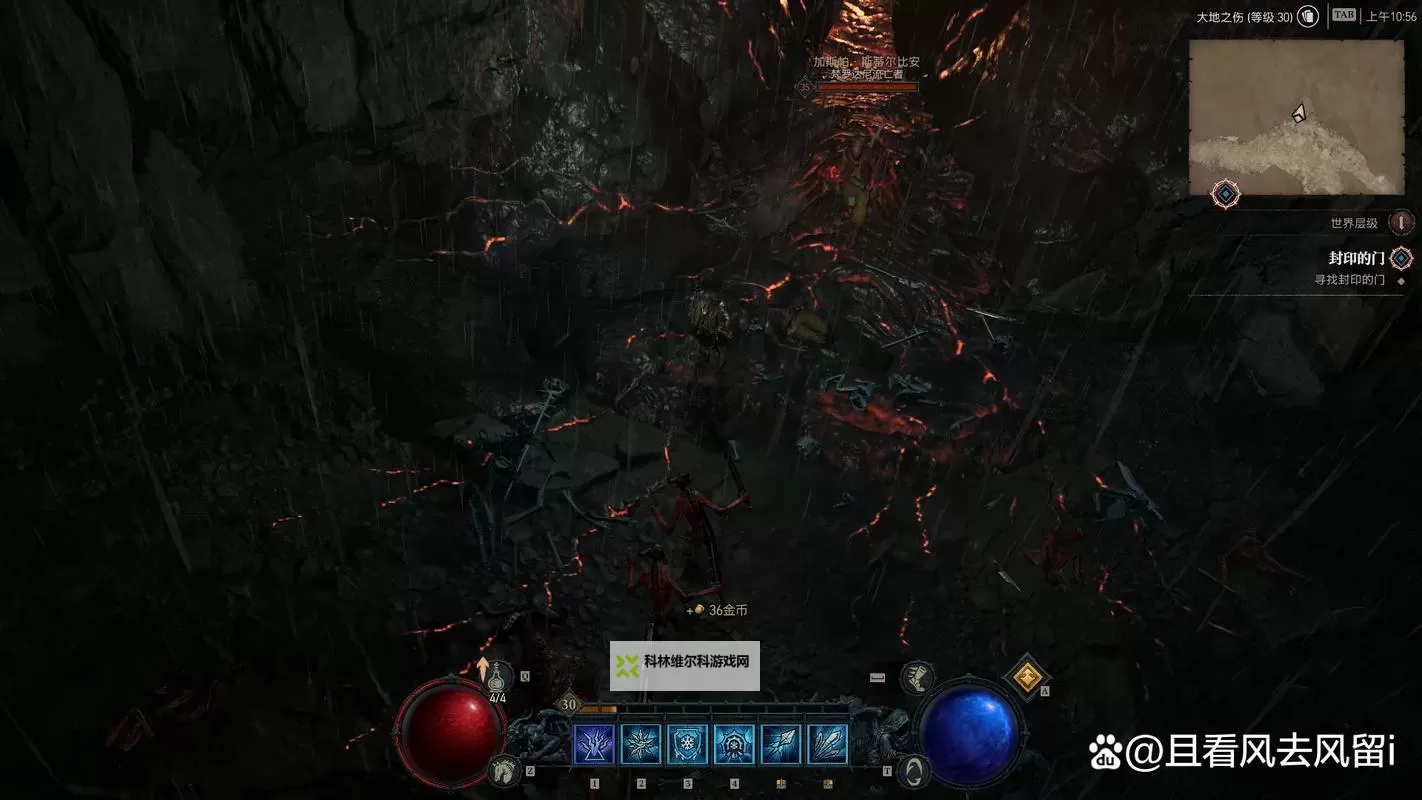
Task: Click the 科林维尔科游戏网 watermark banner
Action: point(685,666)
